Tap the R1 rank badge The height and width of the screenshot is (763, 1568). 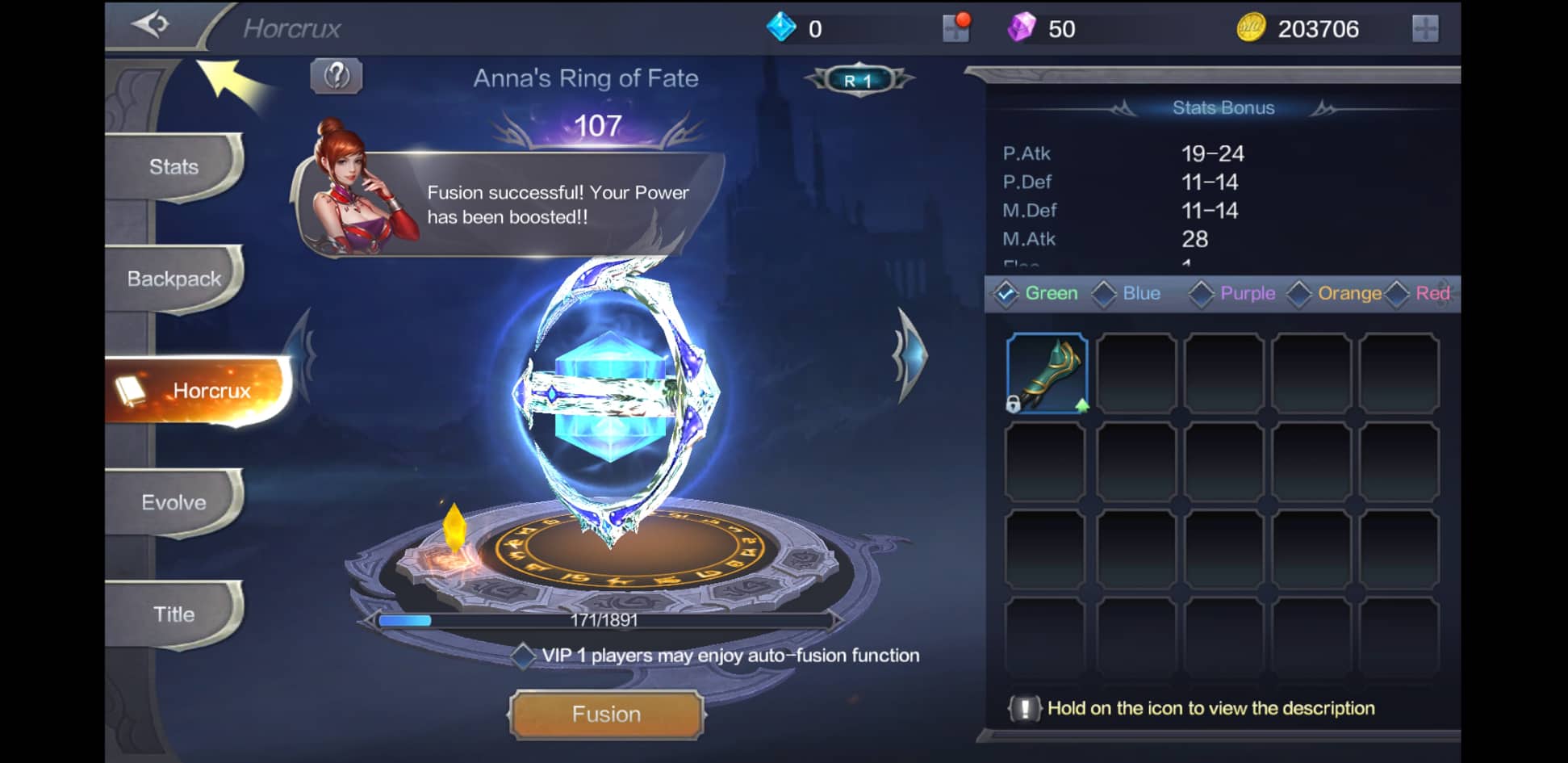point(859,78)
